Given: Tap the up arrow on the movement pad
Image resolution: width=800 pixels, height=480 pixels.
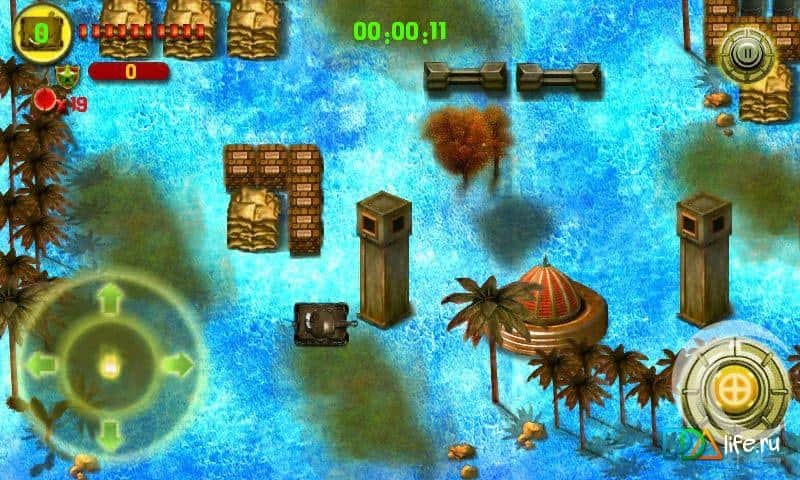Looking at the screenshot, I should (108, 298).
